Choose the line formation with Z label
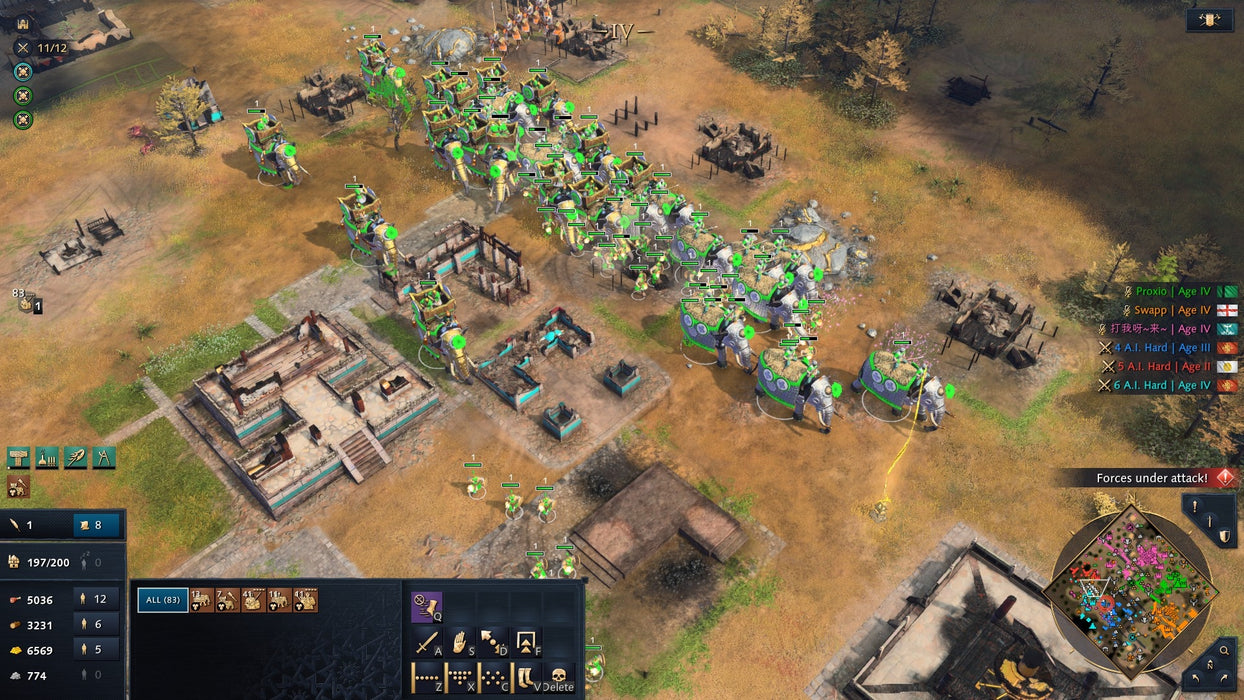 point(428,677)
